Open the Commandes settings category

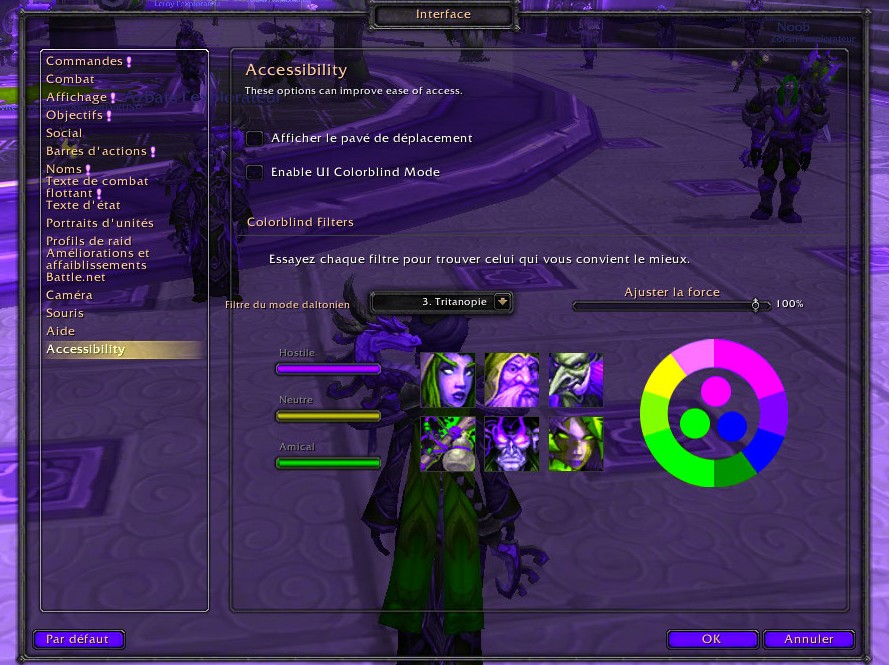[x=84, y=61]
